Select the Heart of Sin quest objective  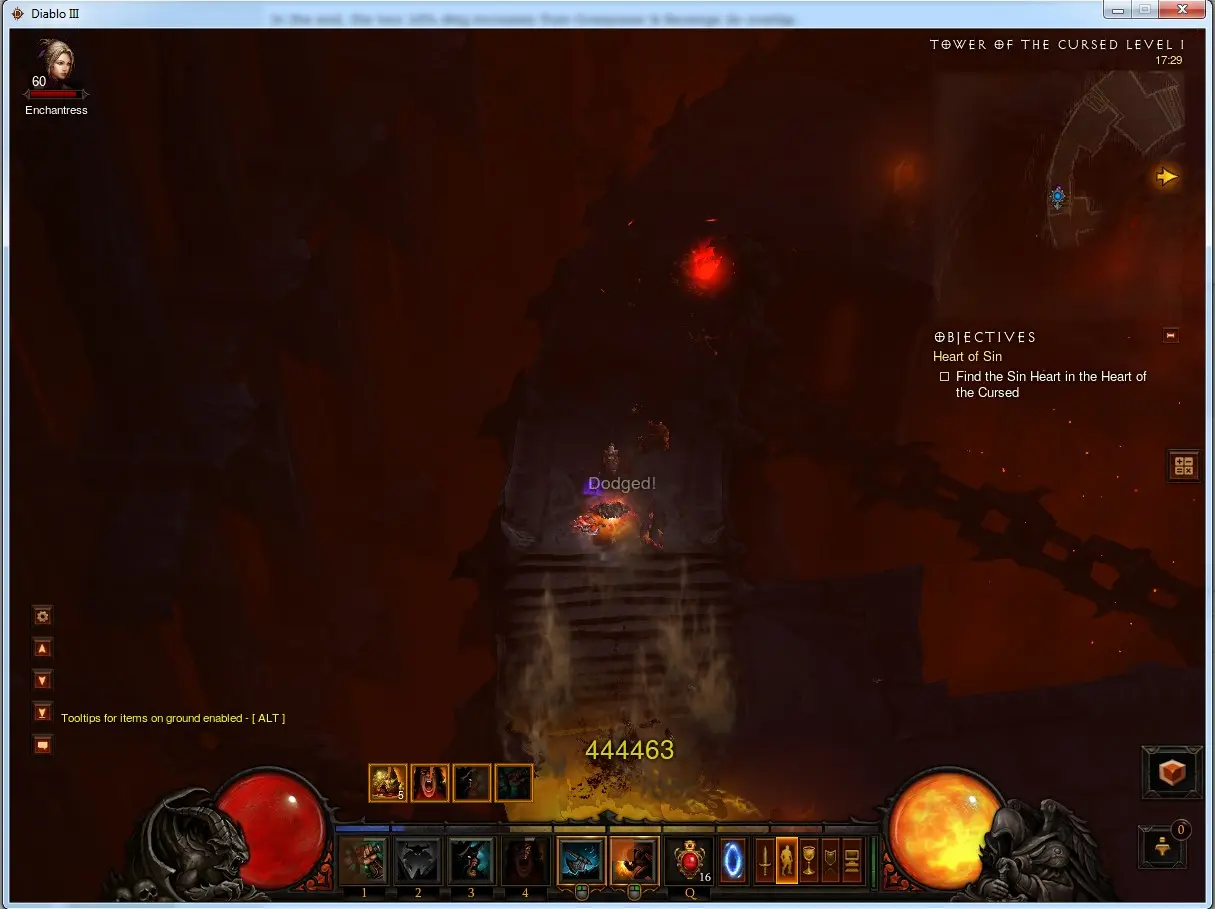[x=967, y=356]
